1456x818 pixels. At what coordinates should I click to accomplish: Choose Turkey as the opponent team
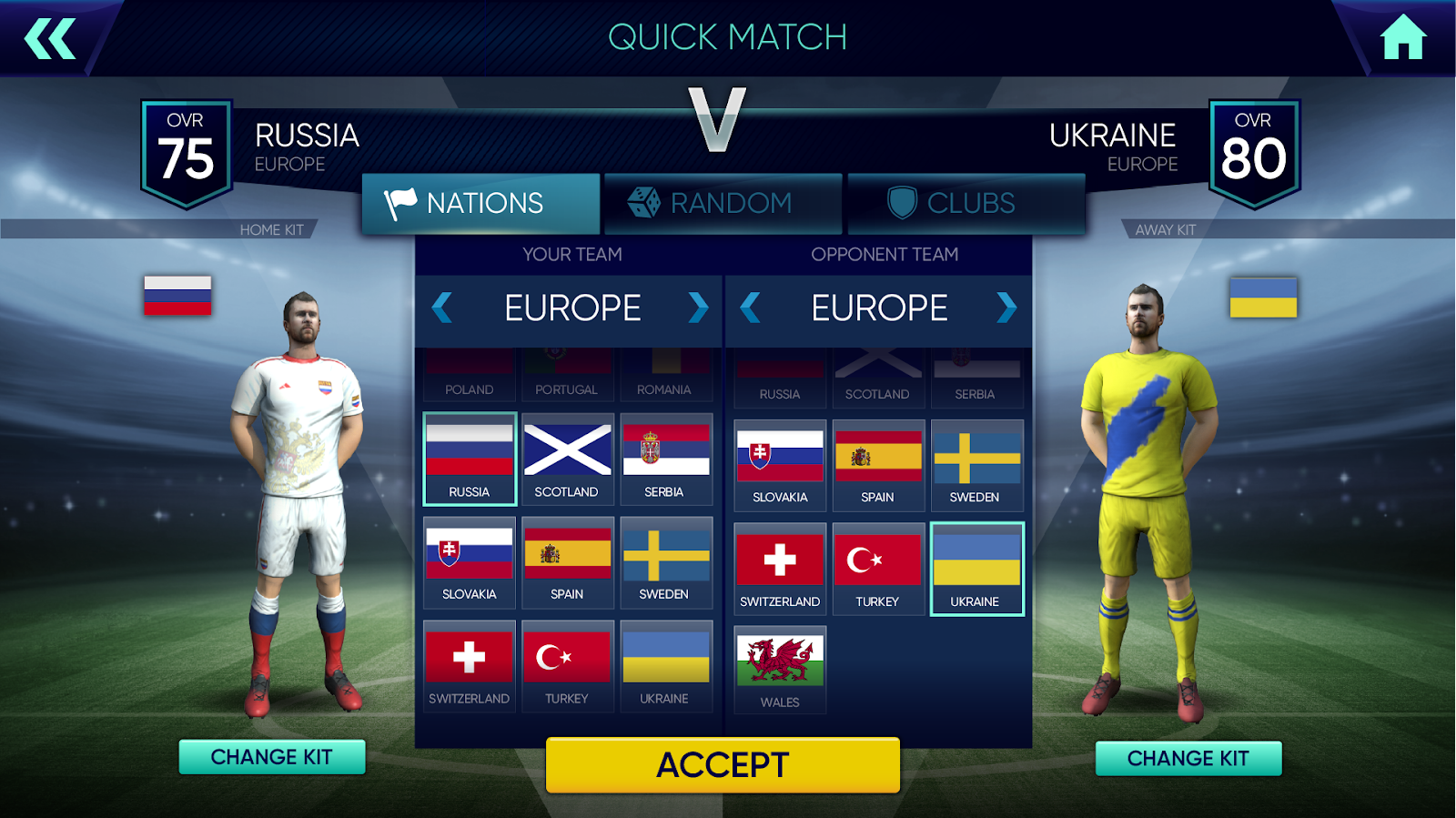877,569
